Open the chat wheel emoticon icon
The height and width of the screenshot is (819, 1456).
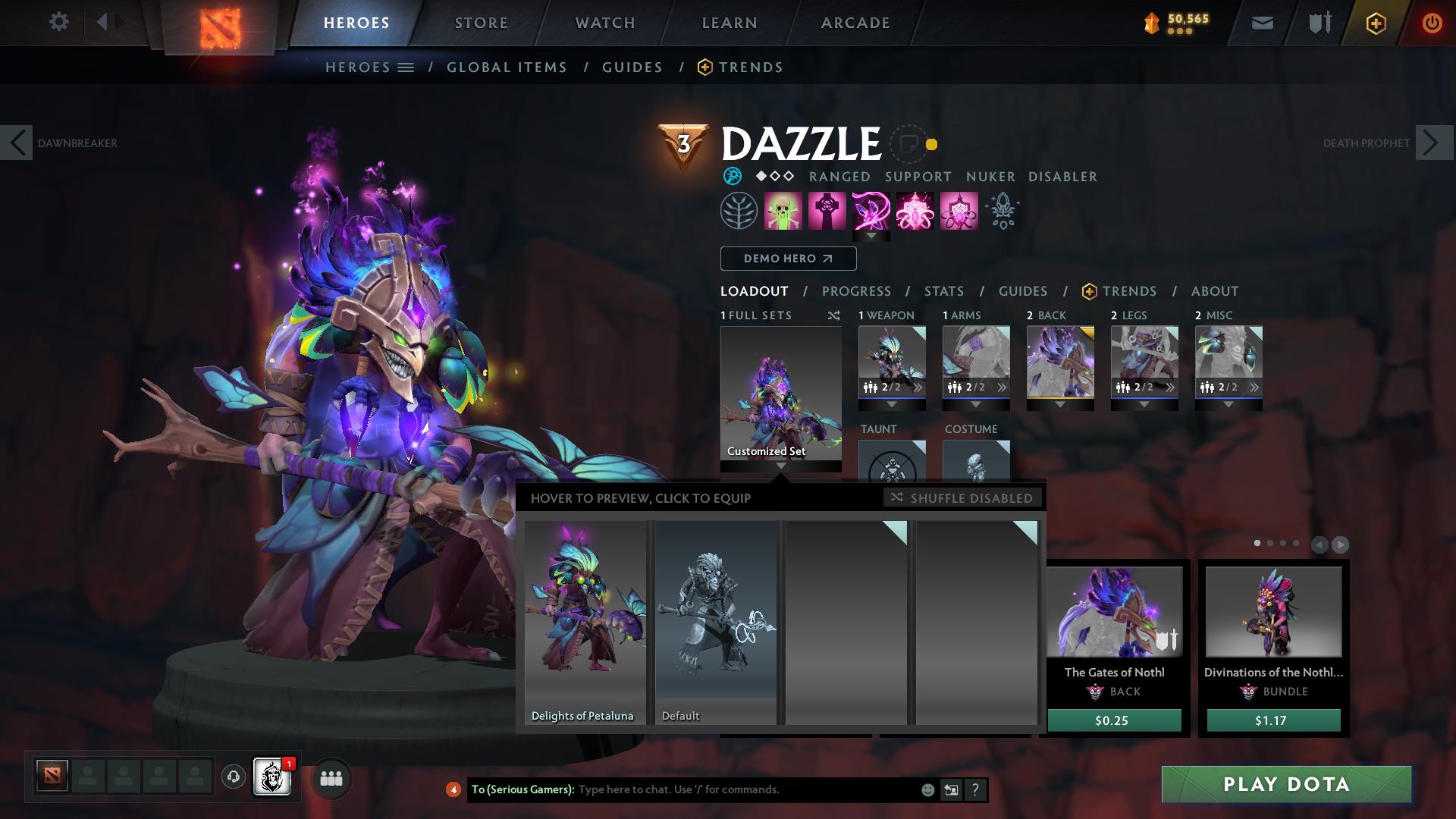[927, 789]
